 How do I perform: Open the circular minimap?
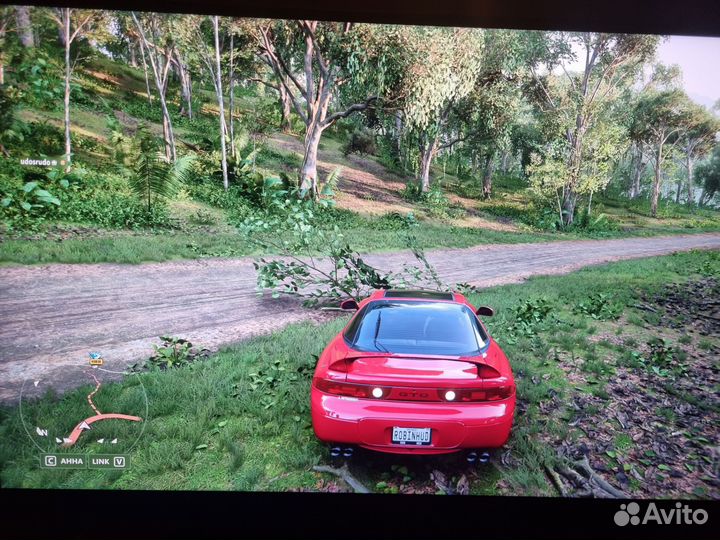[x=84, y=407]
